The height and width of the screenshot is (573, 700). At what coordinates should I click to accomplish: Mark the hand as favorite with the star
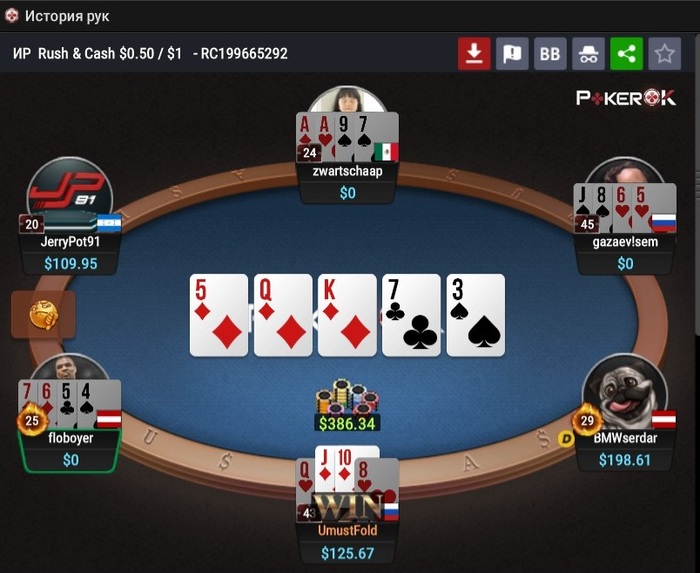(664, 54)
